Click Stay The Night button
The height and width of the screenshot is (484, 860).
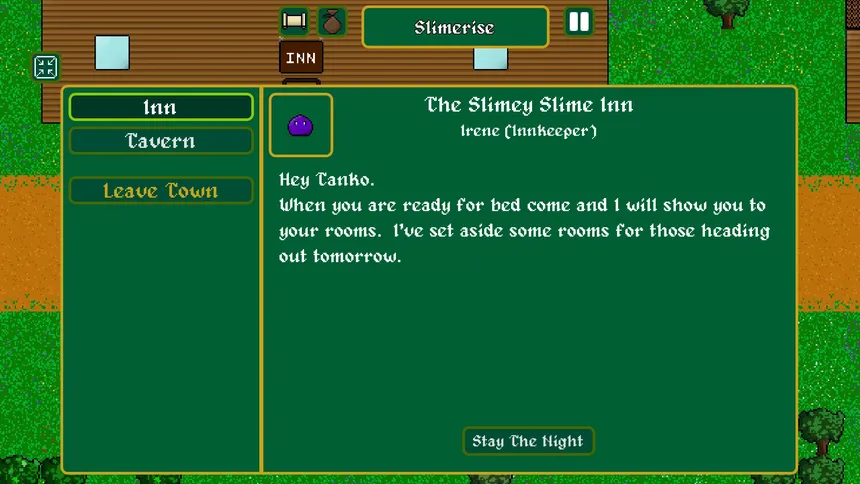pyautogui.click(x=528, y=441)
